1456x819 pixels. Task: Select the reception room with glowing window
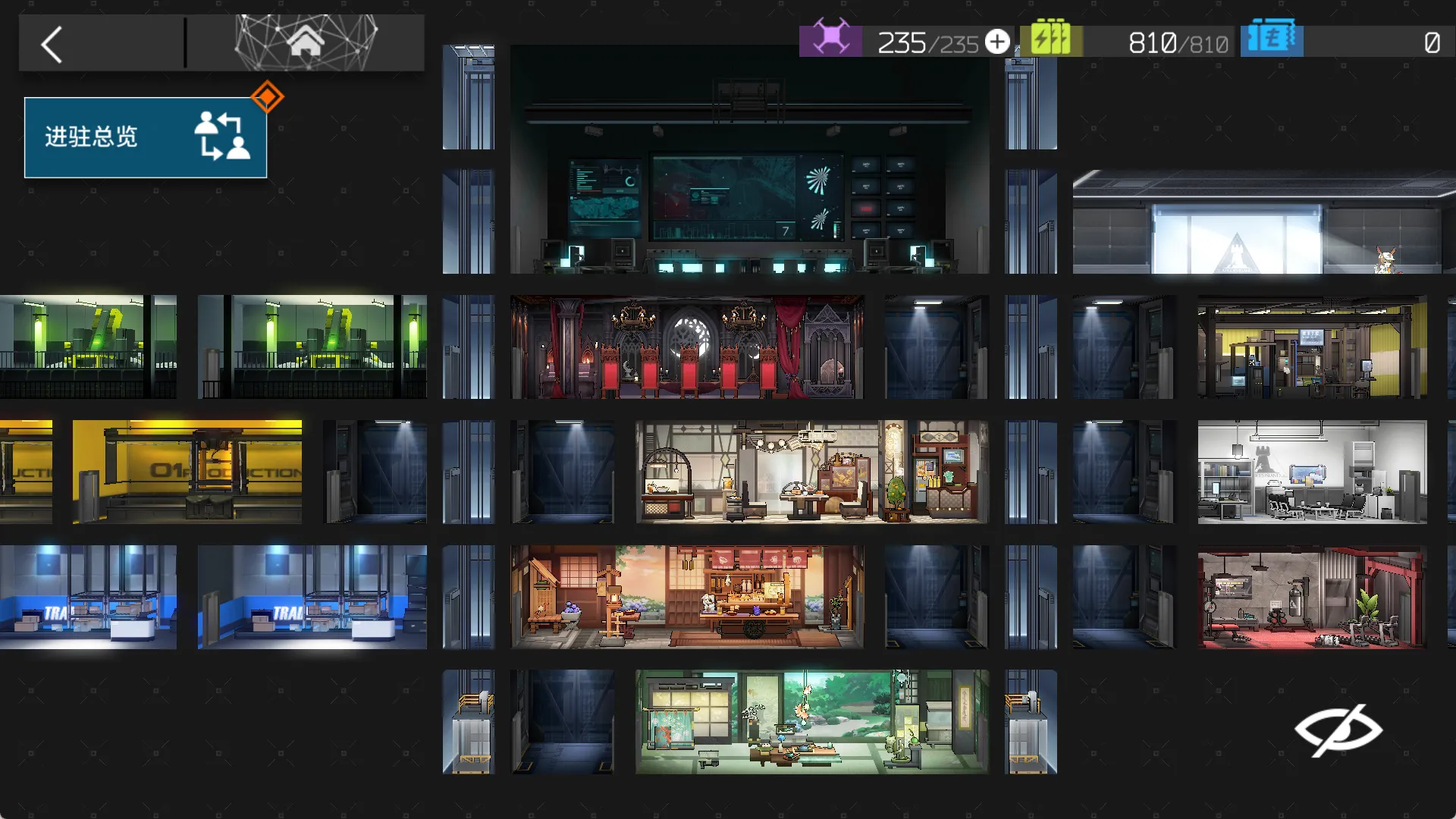1263,227
